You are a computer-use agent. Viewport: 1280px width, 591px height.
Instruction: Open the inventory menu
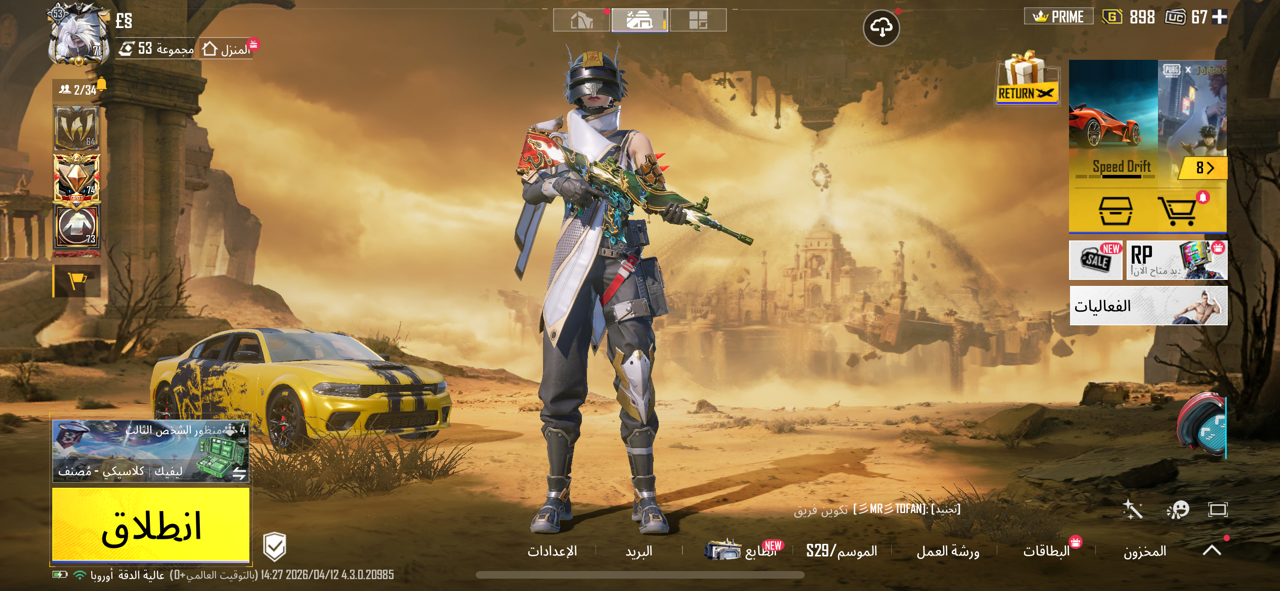coord(1144,551)
